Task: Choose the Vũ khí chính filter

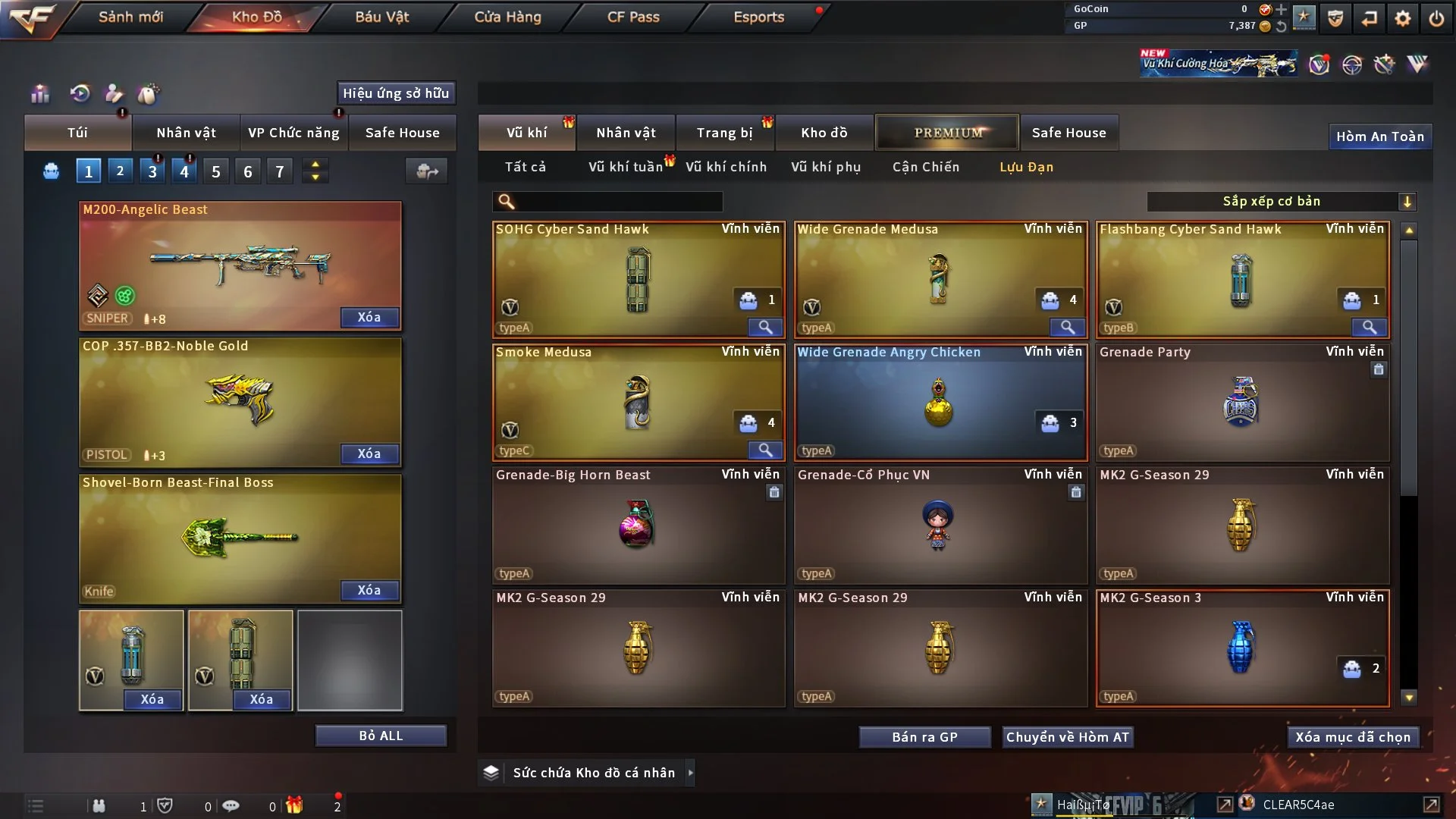Action: tap(726, 167)
